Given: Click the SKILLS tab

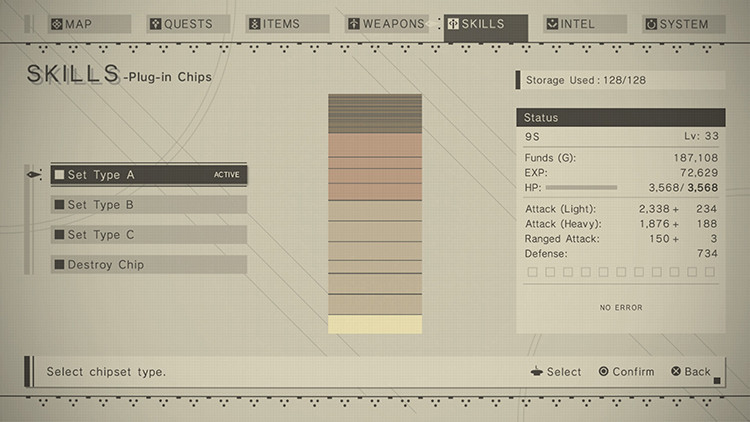Looking at the screenshot, I should pos(485,24).
